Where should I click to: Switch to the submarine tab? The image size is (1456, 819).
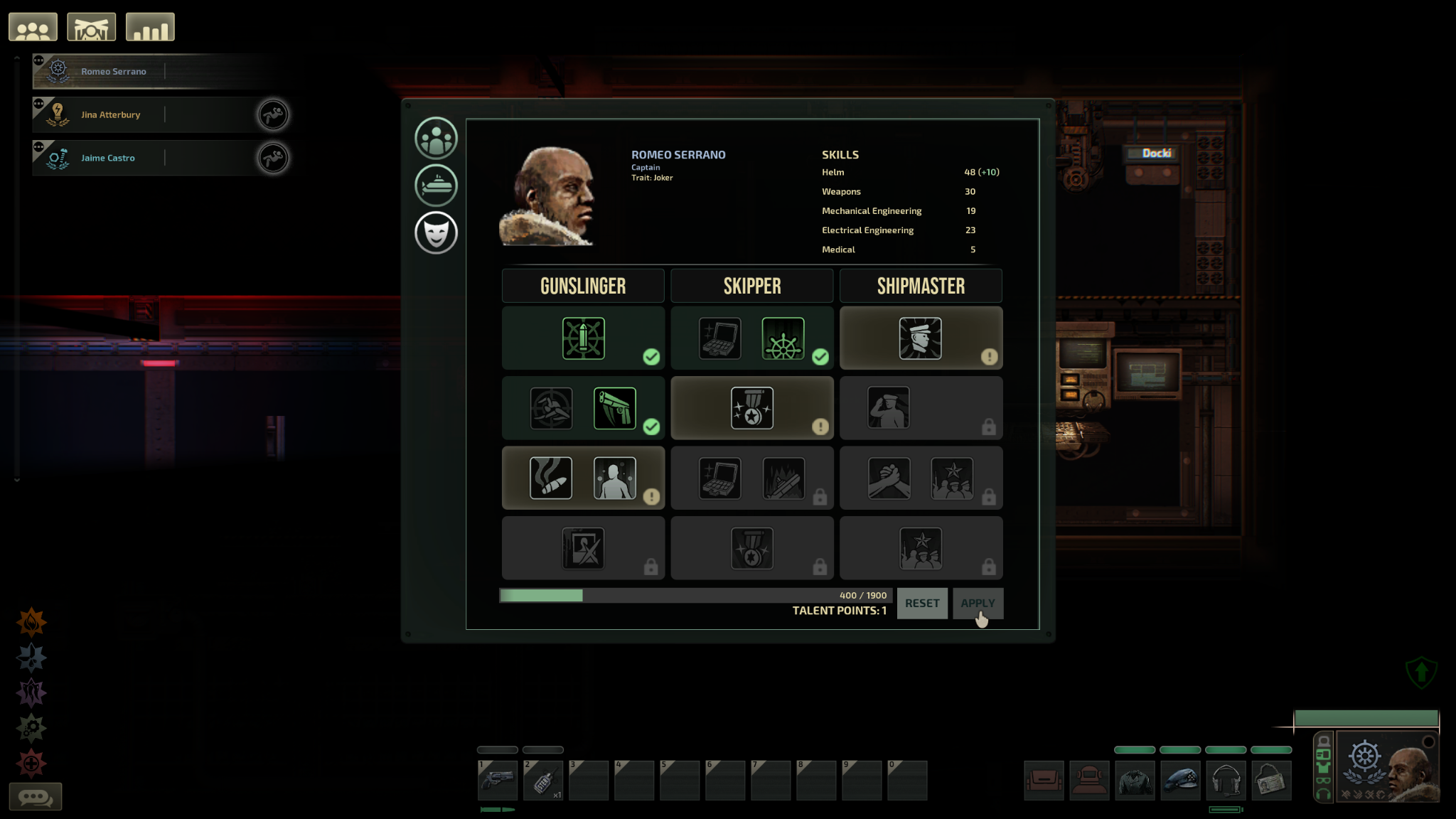coord(436,185)
